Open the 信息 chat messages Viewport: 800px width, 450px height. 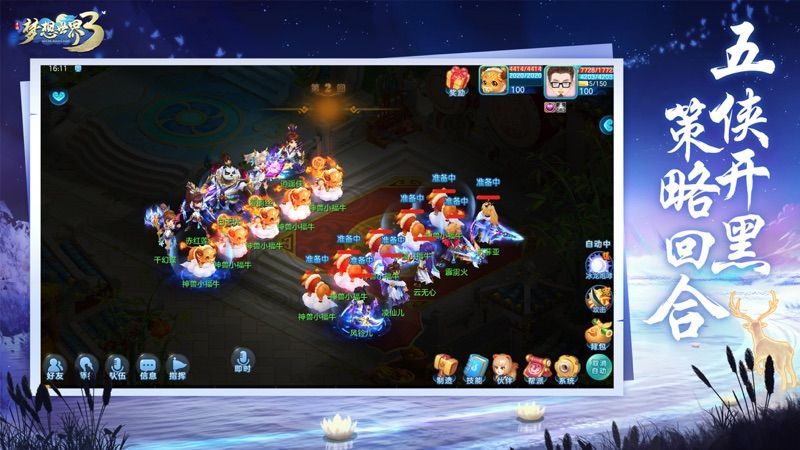[148, 368]
